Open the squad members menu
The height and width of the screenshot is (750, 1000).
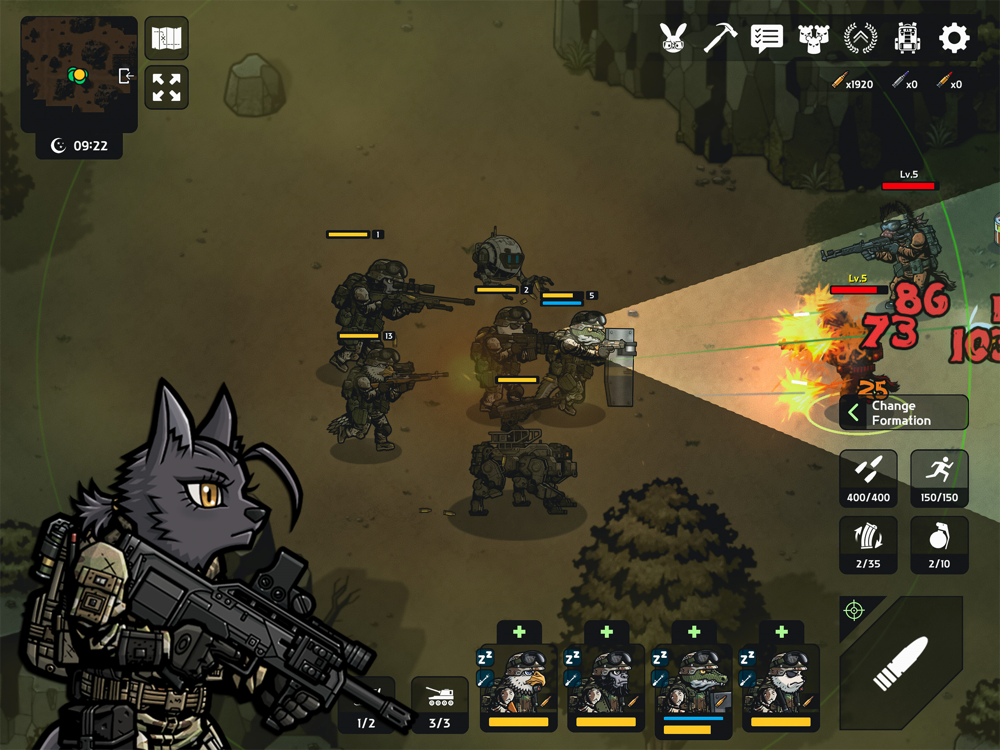pos(814,39)
